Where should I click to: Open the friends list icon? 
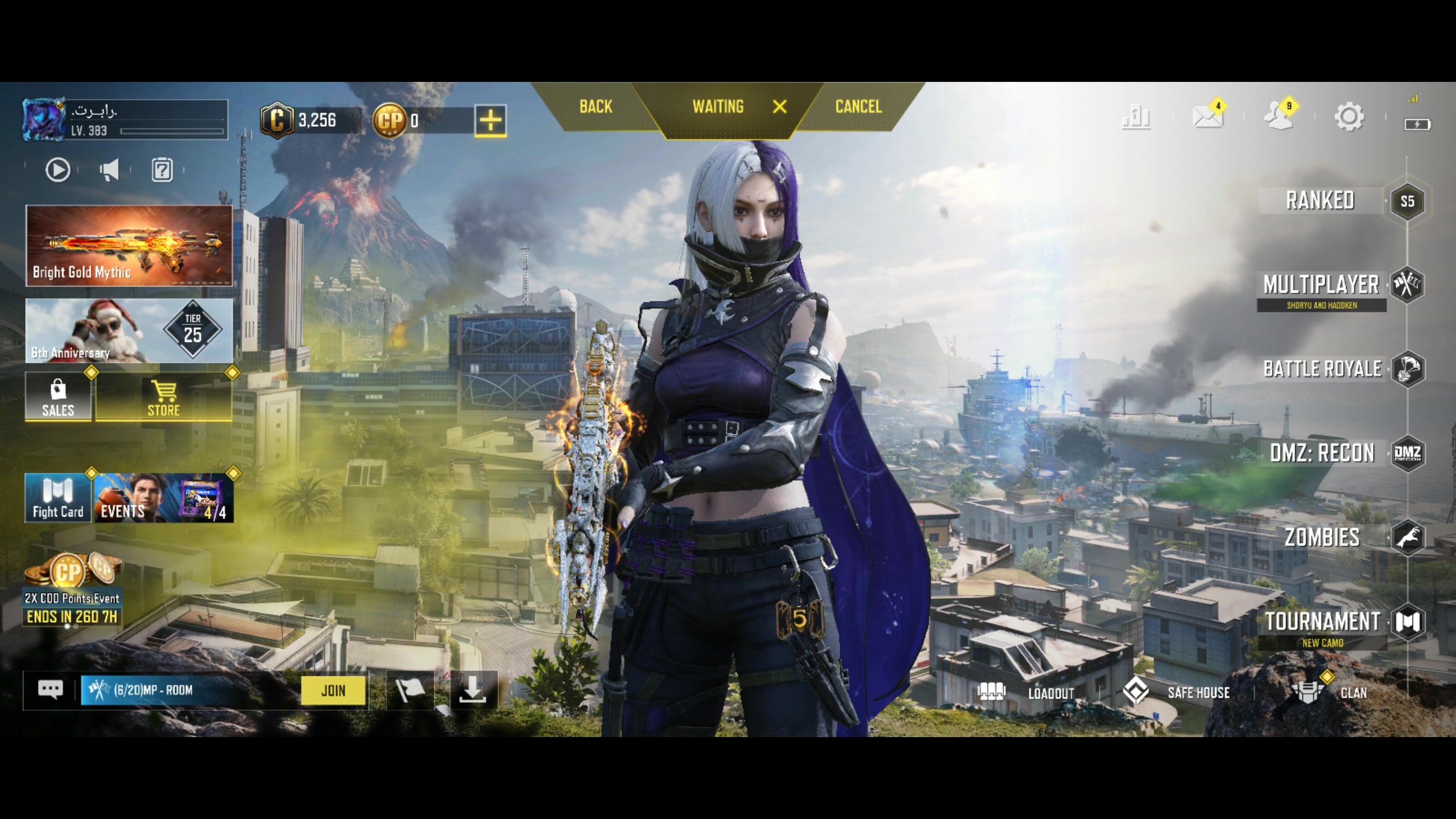[1278, 117]
